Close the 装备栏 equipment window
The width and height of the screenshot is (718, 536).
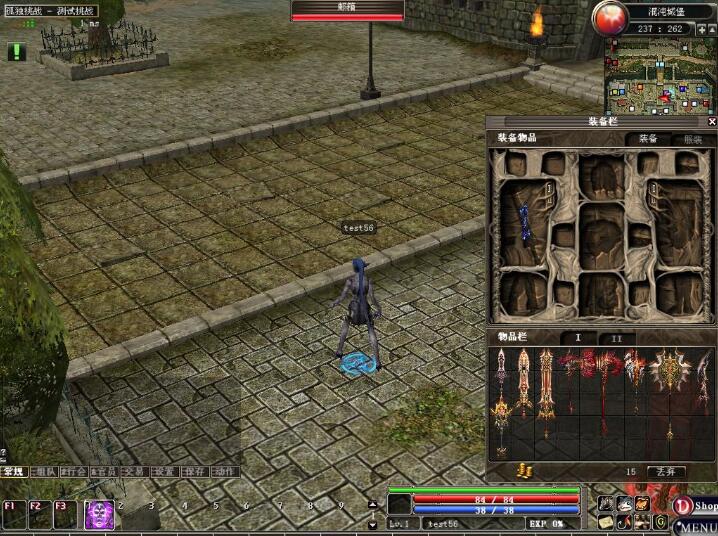click(711, 122)
